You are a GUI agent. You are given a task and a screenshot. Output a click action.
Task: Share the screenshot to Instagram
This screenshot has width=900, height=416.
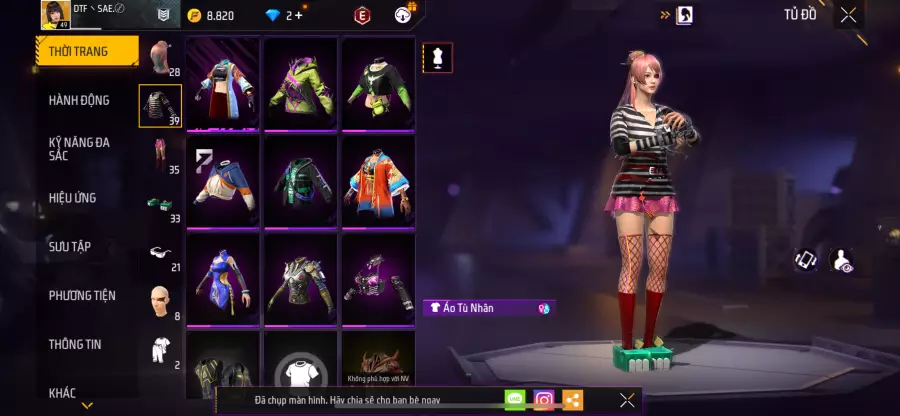[x=543, y=400]
